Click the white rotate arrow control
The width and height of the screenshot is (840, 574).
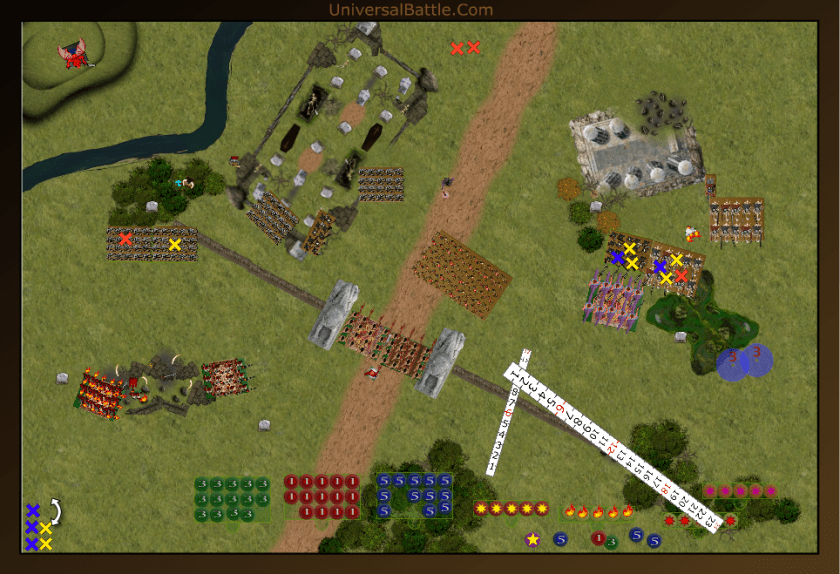[56, 512]
